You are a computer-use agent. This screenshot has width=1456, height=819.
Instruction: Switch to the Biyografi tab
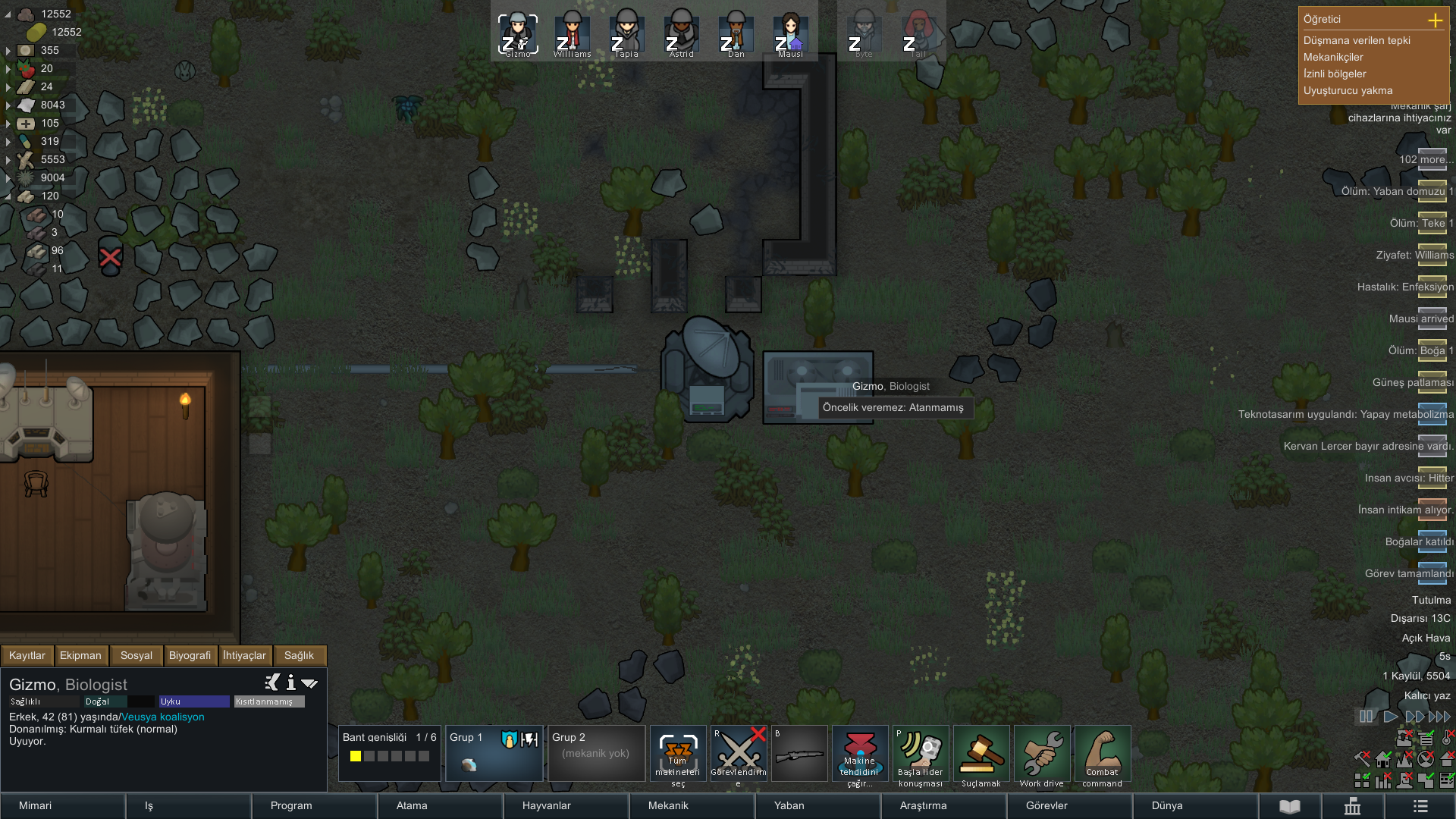pos(190,655)
